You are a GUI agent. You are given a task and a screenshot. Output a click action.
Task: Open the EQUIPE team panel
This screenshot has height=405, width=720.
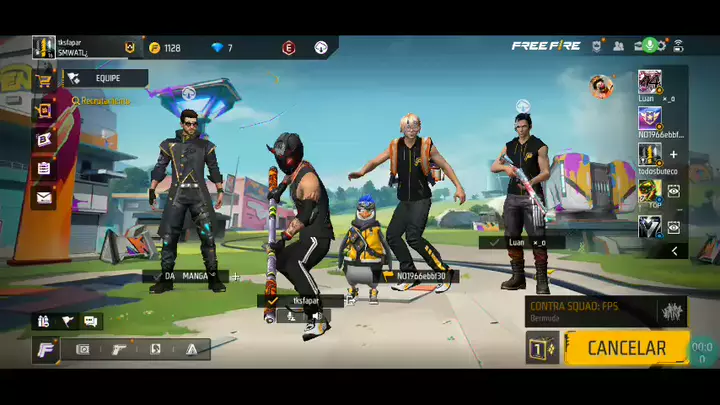(106, 77)
